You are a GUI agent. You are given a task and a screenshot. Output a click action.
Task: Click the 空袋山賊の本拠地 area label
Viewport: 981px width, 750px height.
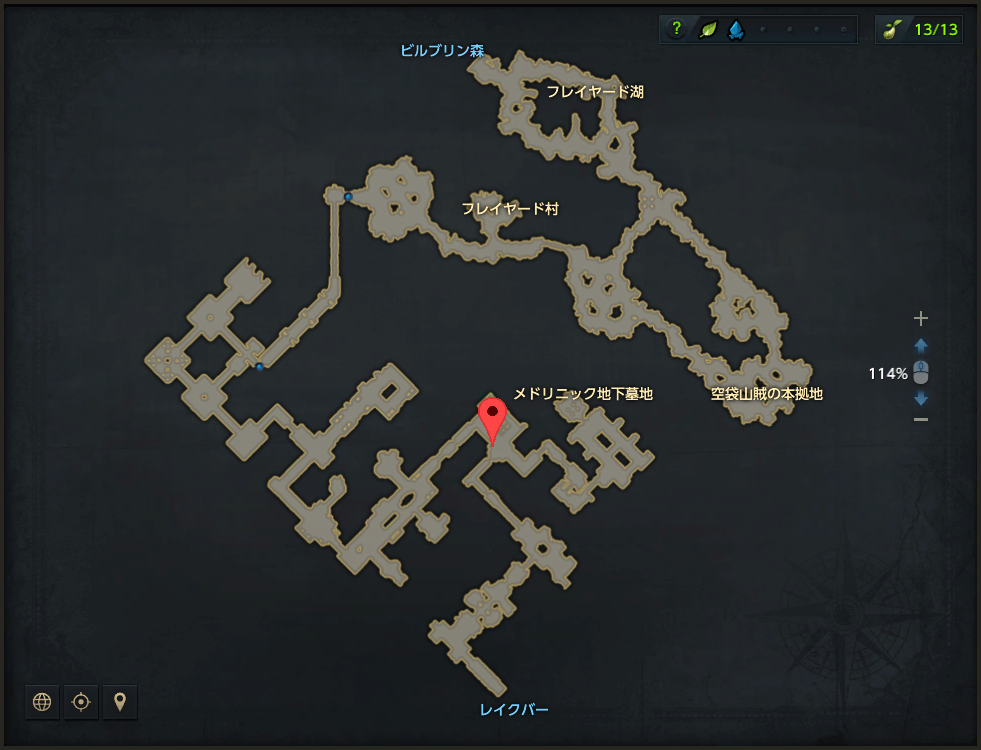(767, 394)
